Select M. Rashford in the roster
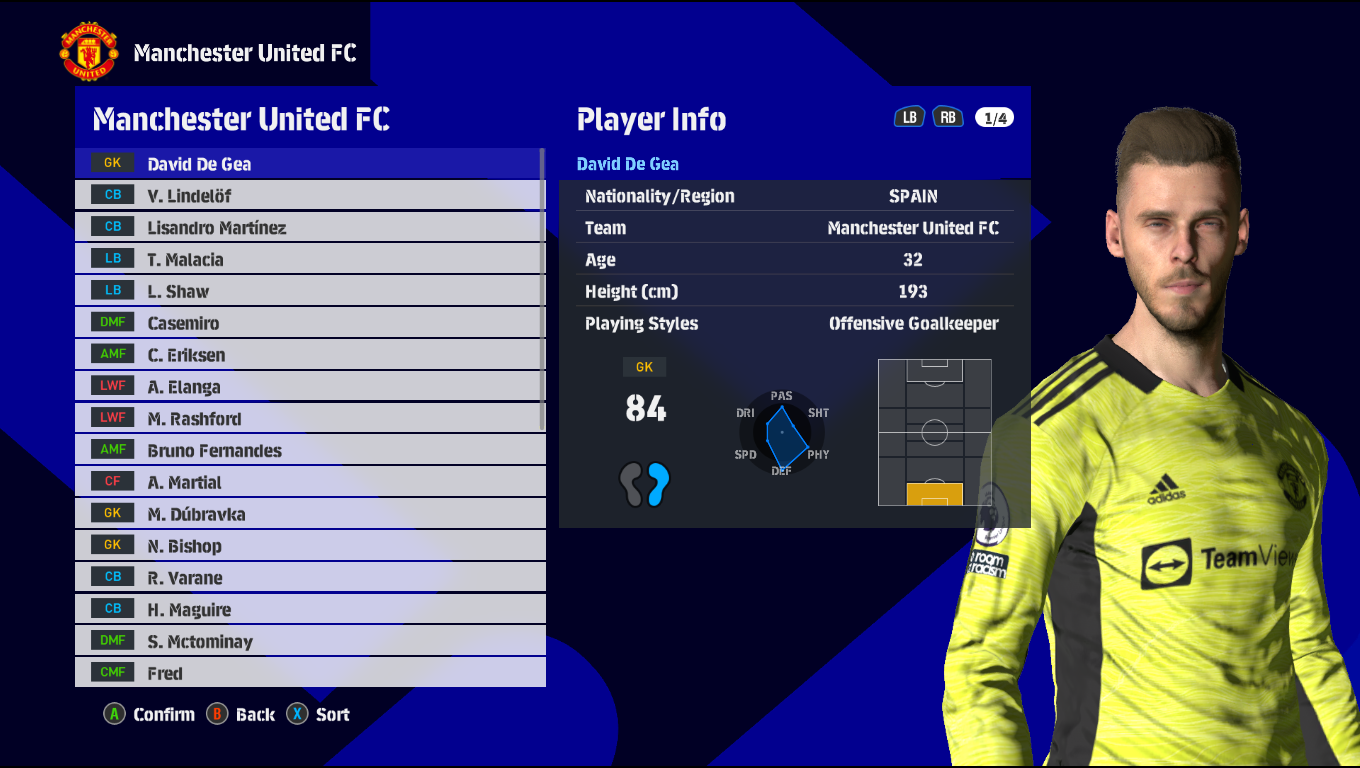 (310, 419)
